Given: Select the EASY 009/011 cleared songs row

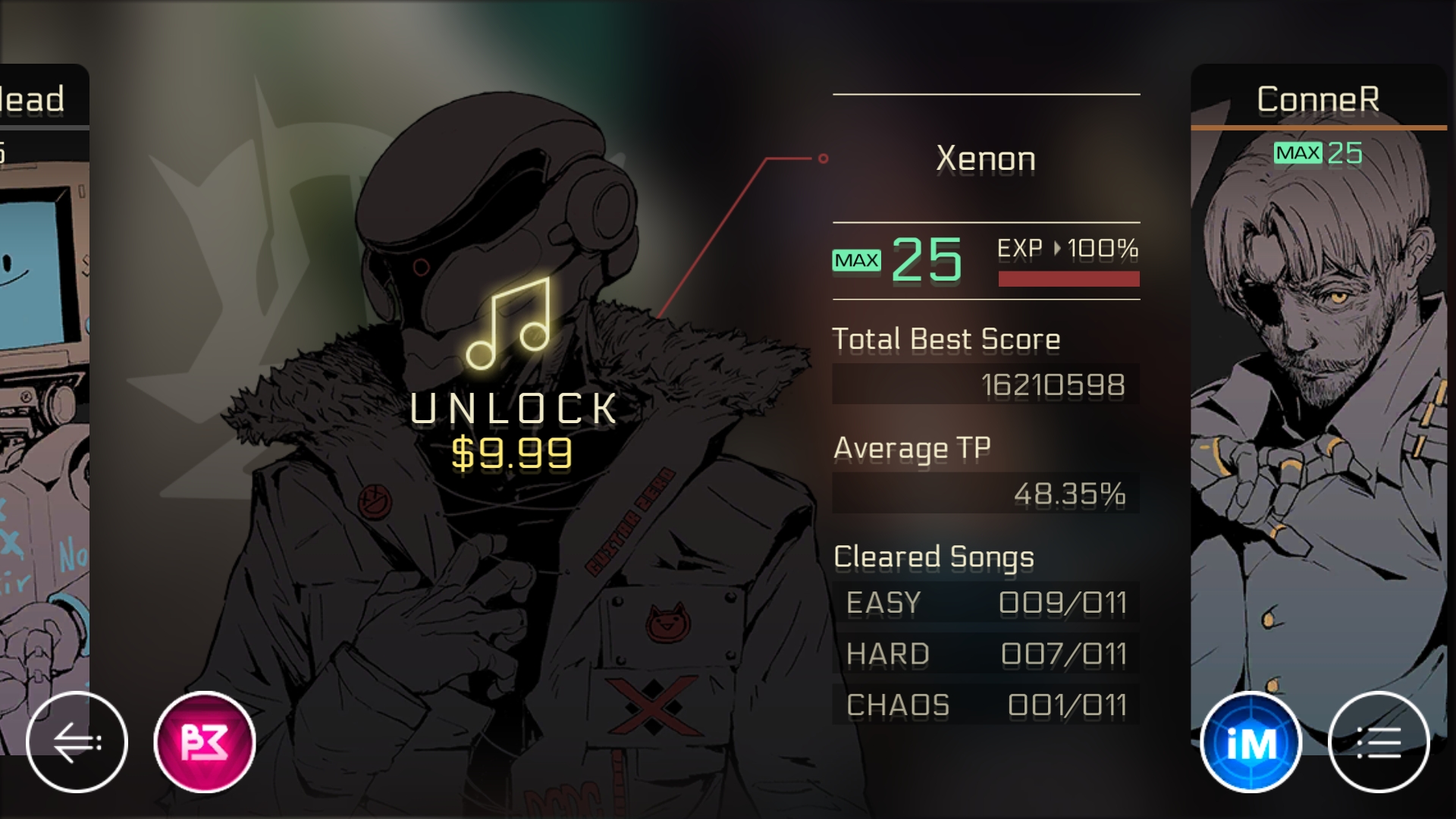Looking at the screenshot, I should (x=986, y=603).
